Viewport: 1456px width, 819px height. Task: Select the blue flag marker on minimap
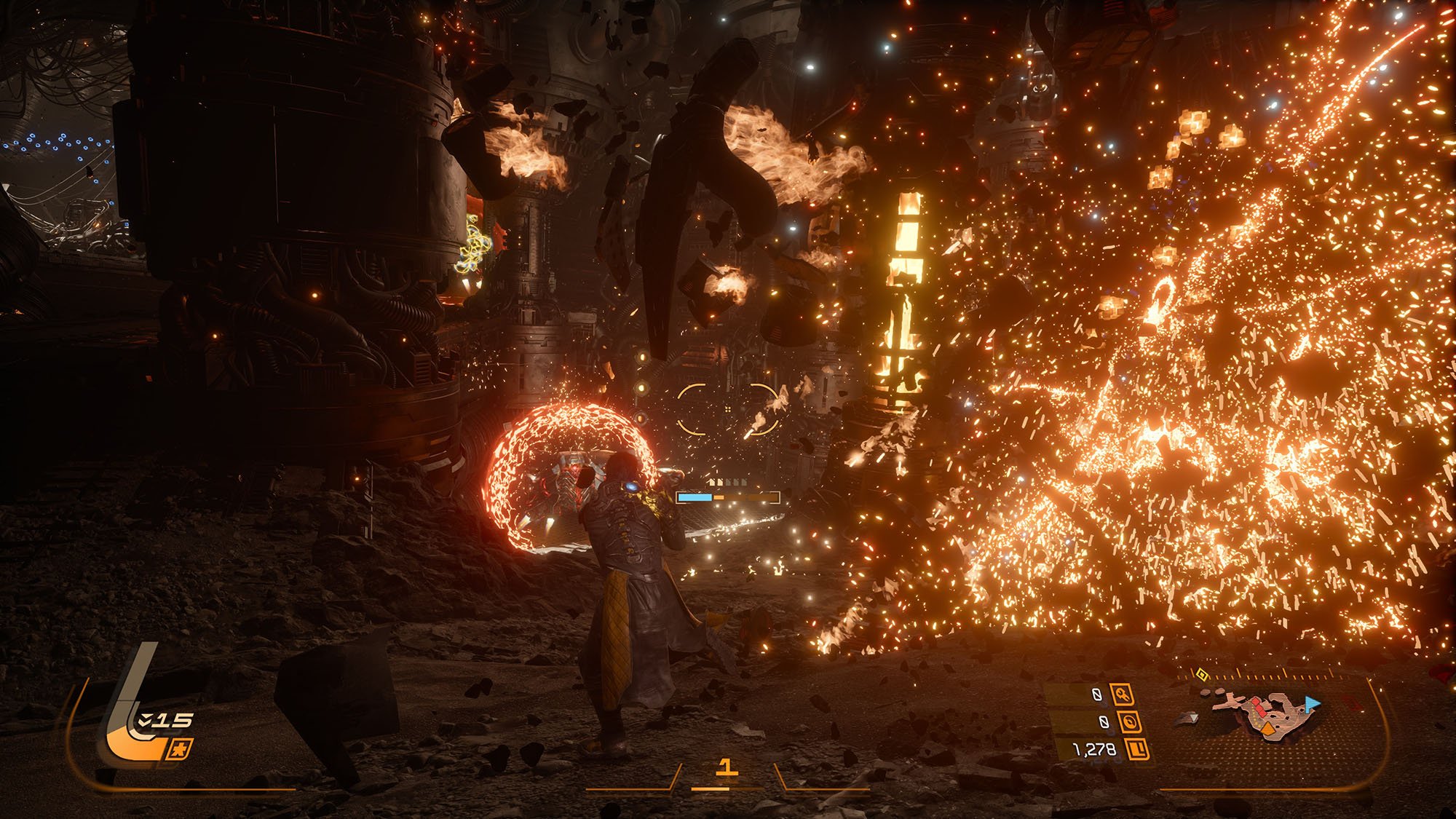[x=1312, y=703]
